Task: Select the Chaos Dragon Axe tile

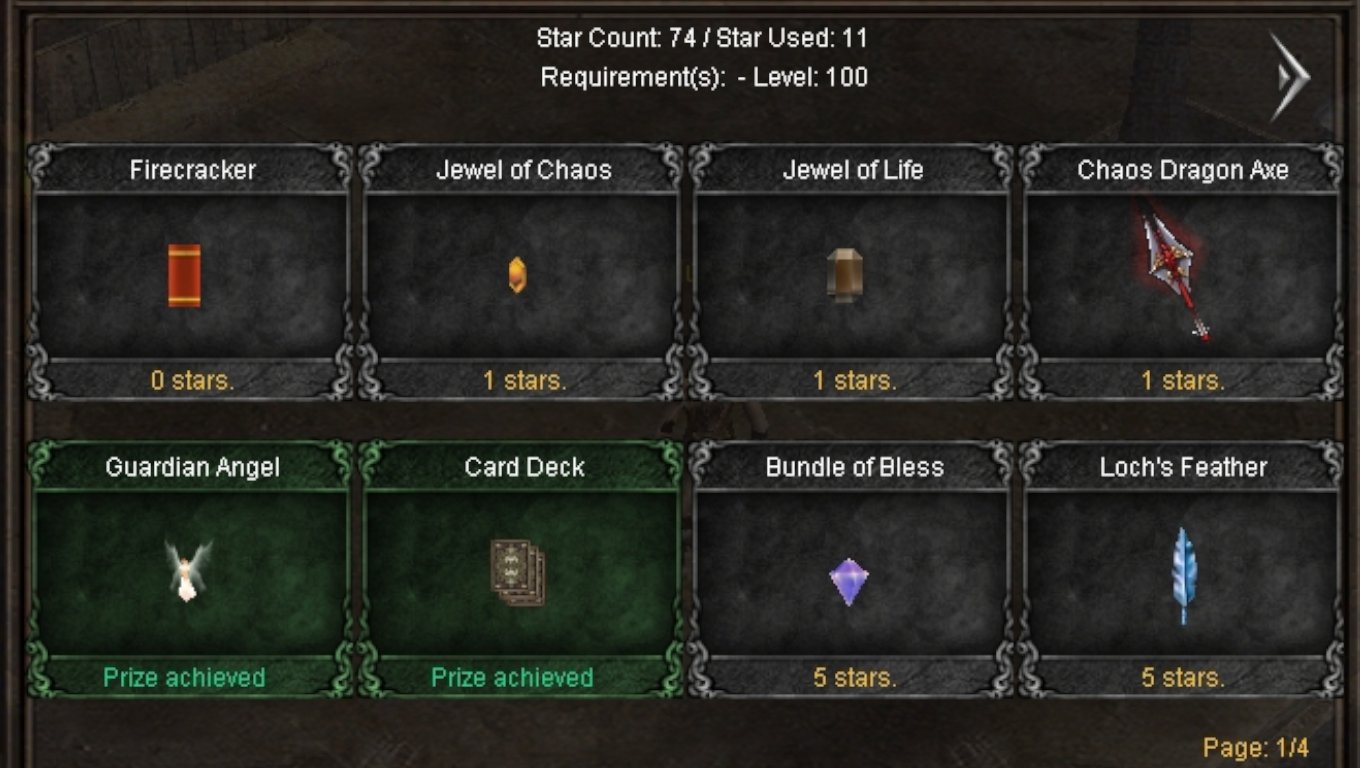Action: (1181, 274)
